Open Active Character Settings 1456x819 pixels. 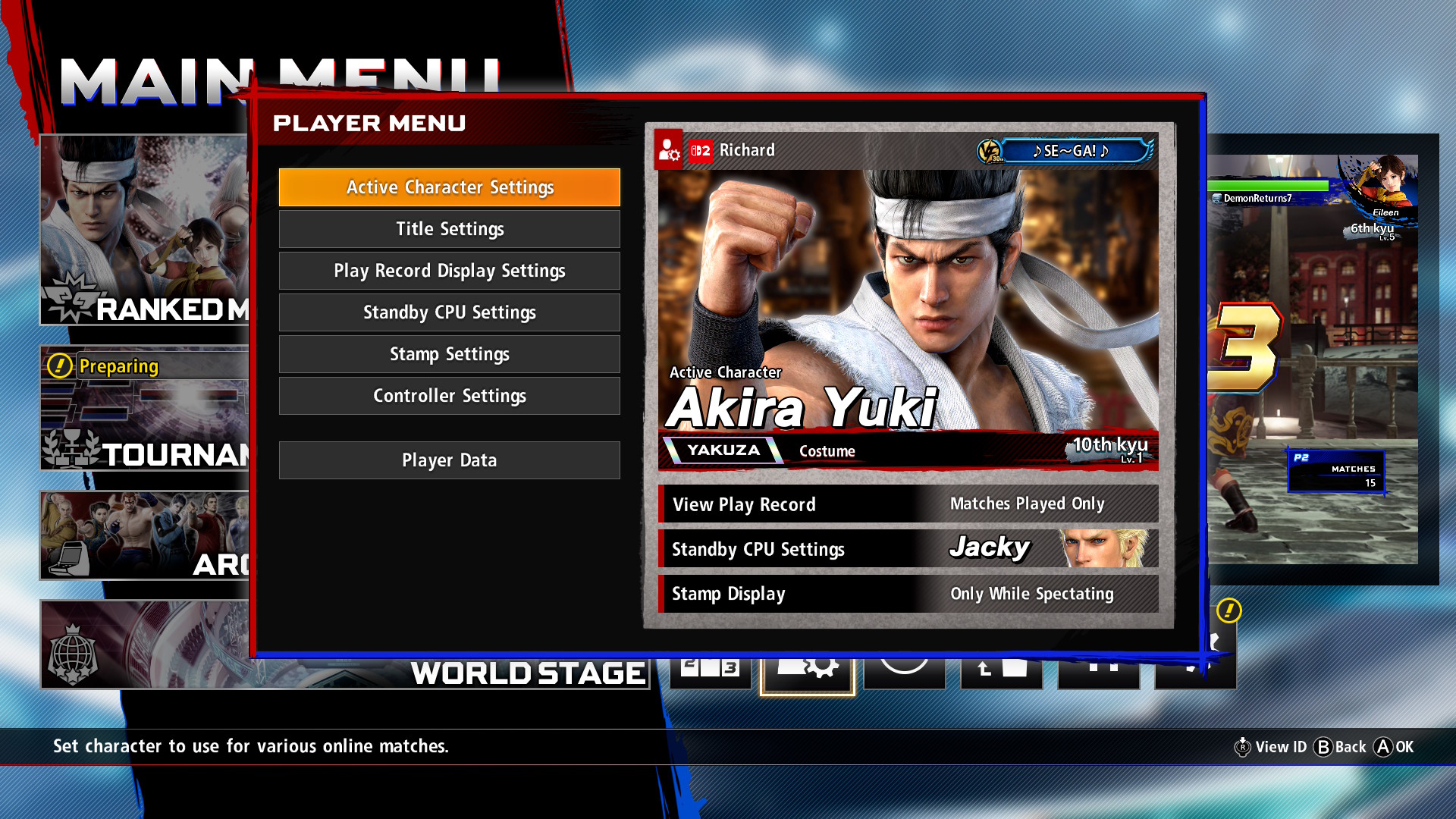coord(449,187)
